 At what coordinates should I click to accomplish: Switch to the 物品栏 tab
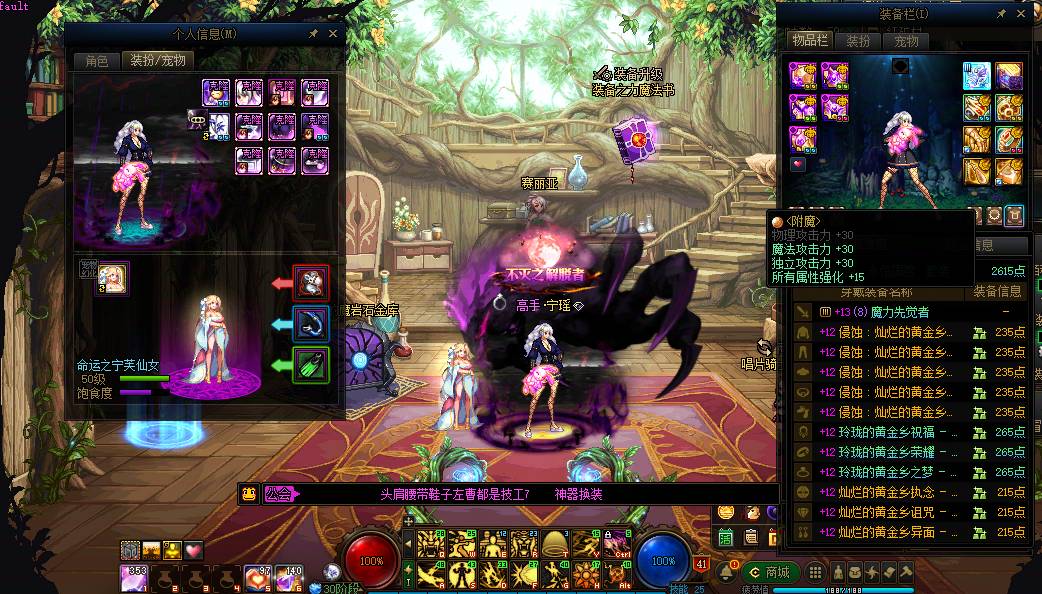[809, 41]
